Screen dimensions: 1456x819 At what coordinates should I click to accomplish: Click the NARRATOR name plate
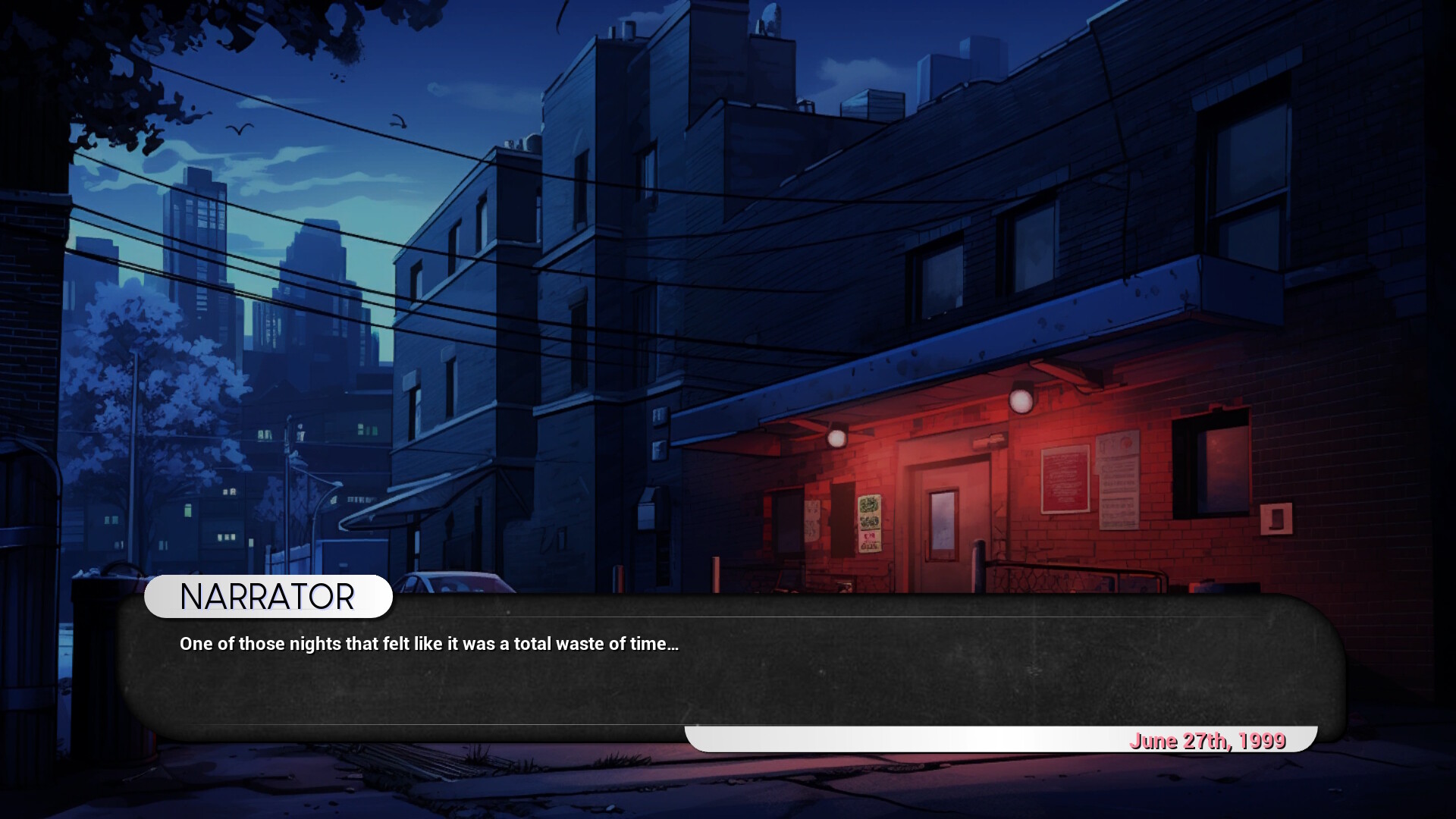pyautogui.click(x=267, y=597)
